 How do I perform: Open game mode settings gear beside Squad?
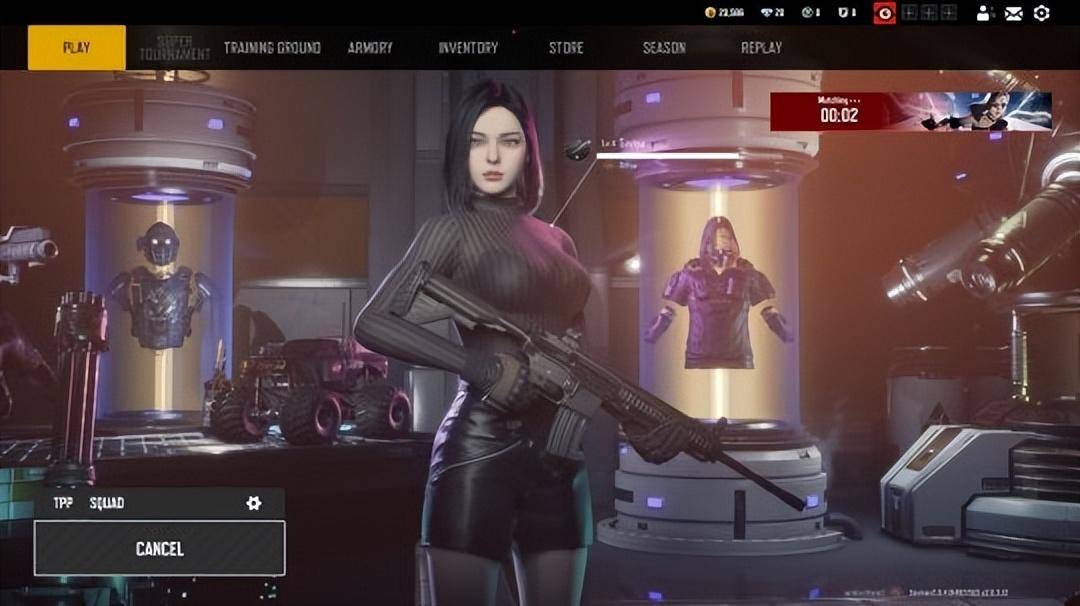click(x=254, y=503)
